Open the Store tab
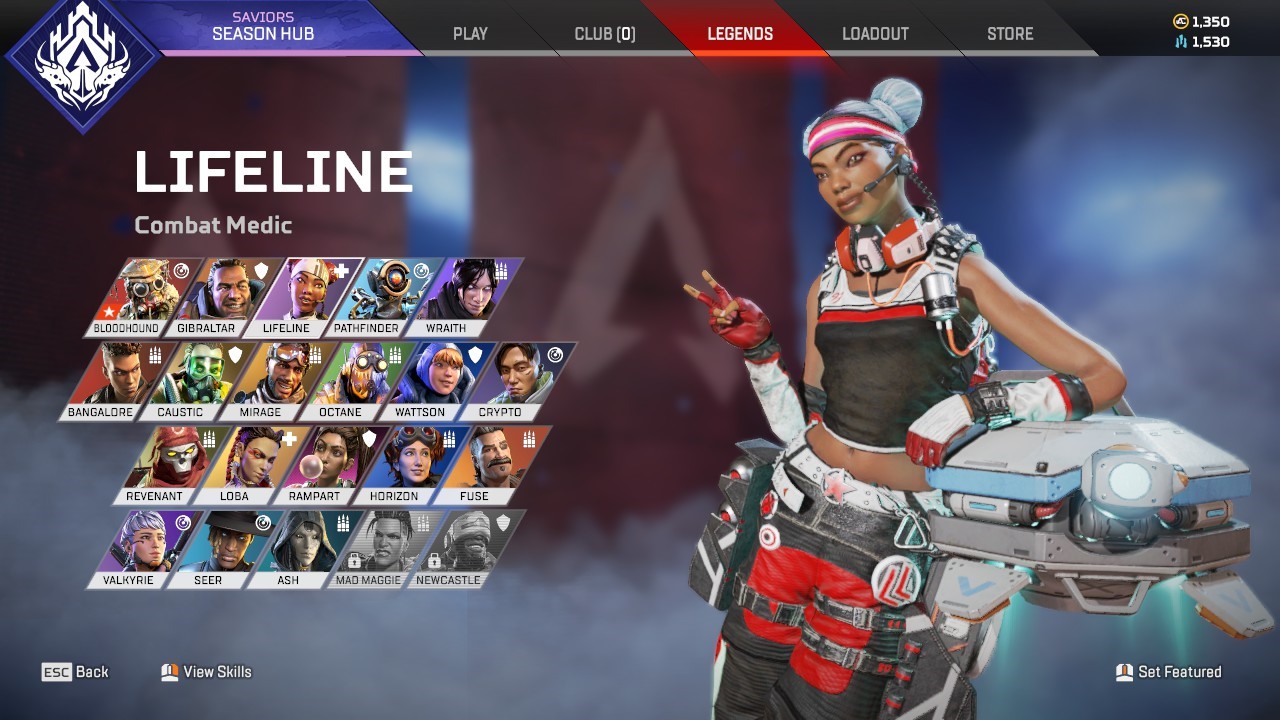 (x=1009, y=33)
